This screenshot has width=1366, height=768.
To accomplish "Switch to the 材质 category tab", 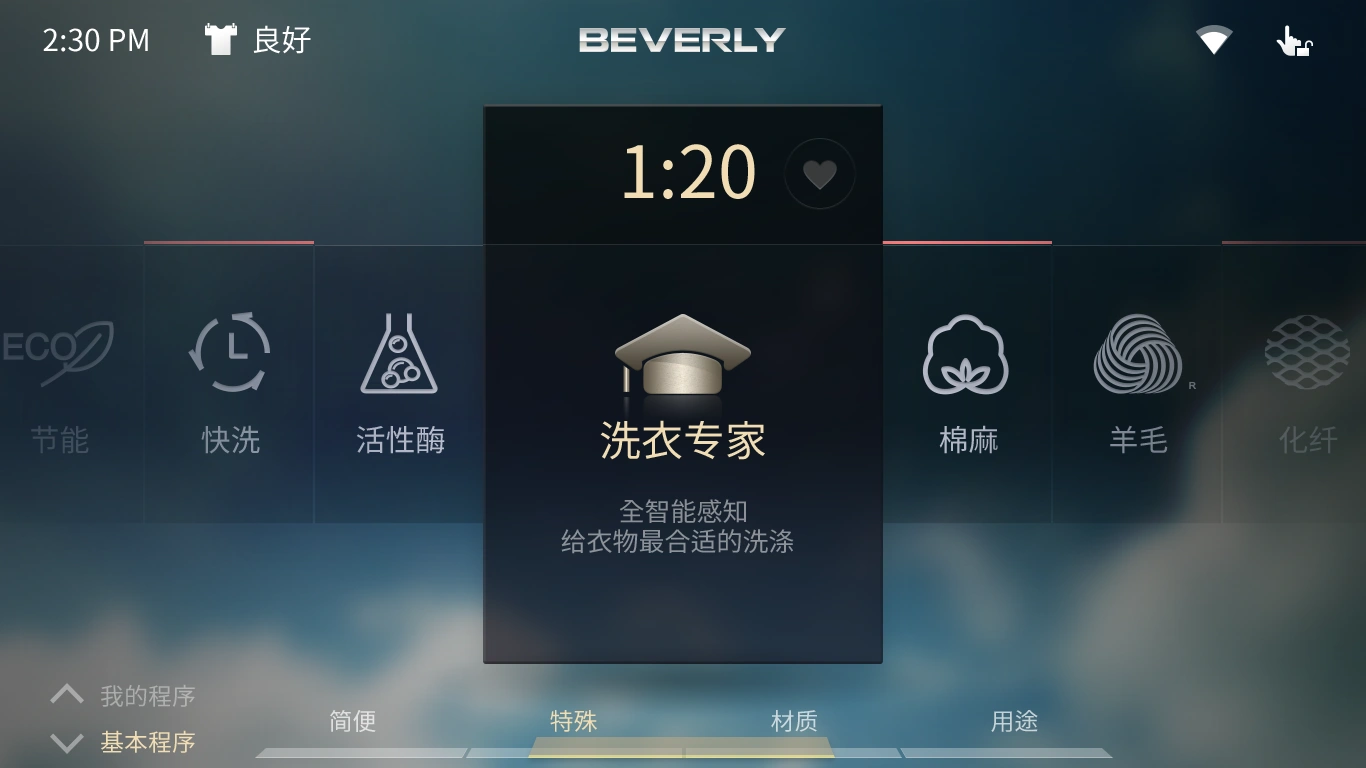I will pos(794,720).
